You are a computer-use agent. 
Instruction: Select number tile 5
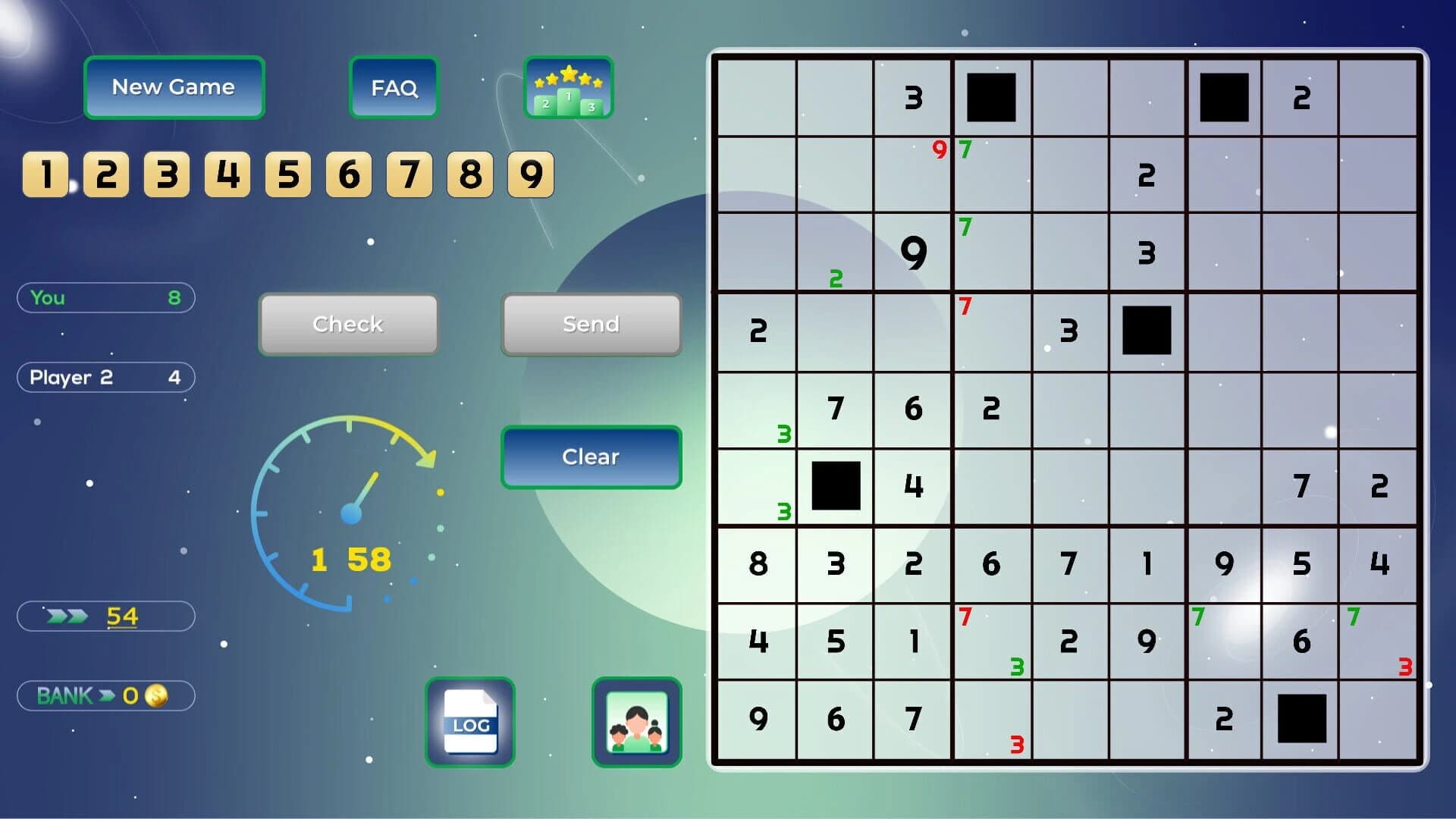point(287,174)
